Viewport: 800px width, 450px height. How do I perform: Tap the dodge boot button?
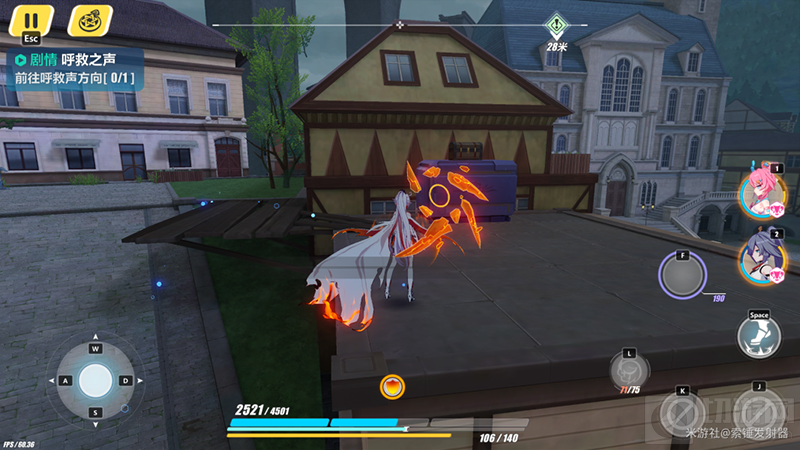[759, 335]
